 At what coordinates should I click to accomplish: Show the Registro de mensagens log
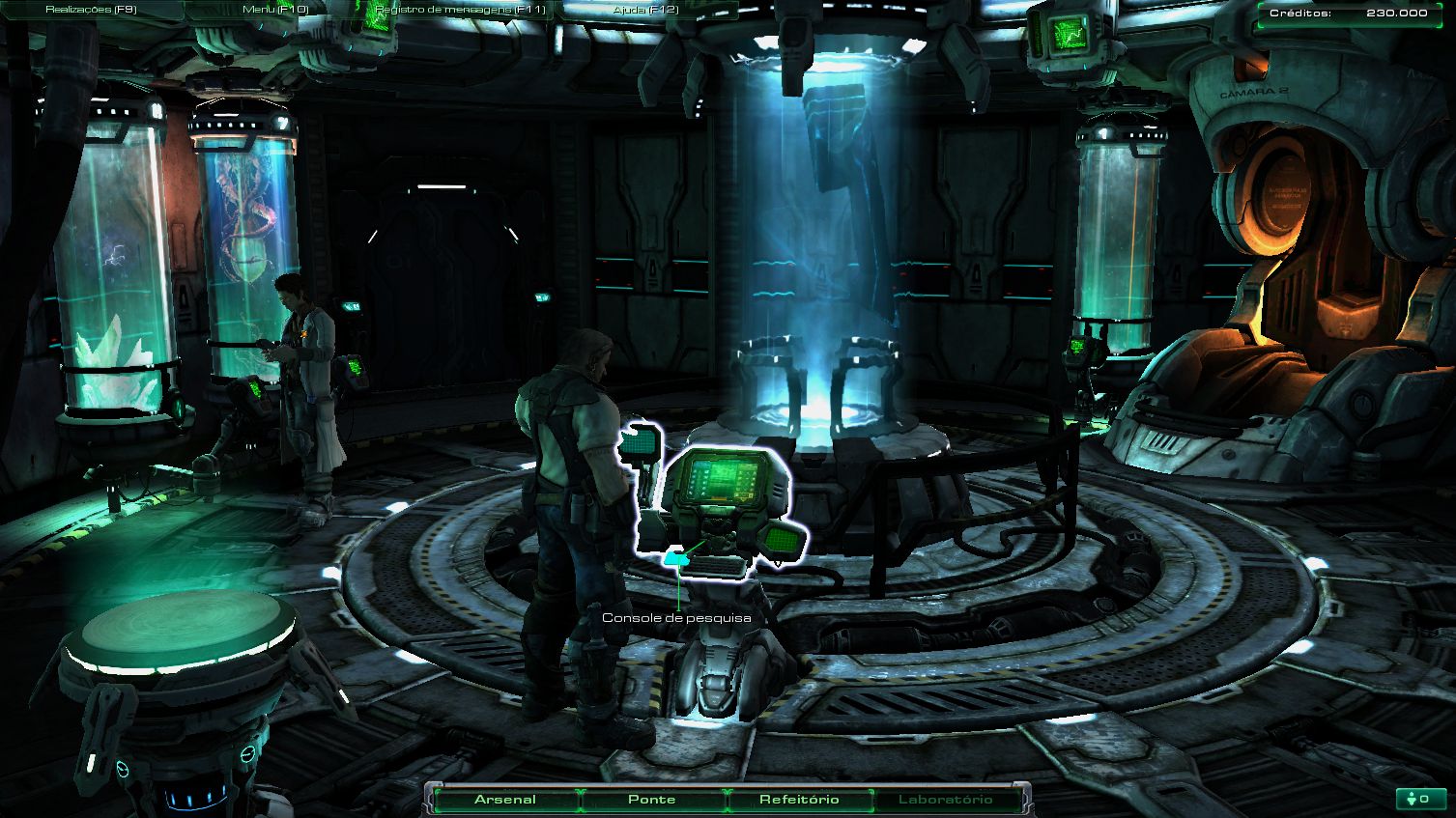tap(460, 10)
